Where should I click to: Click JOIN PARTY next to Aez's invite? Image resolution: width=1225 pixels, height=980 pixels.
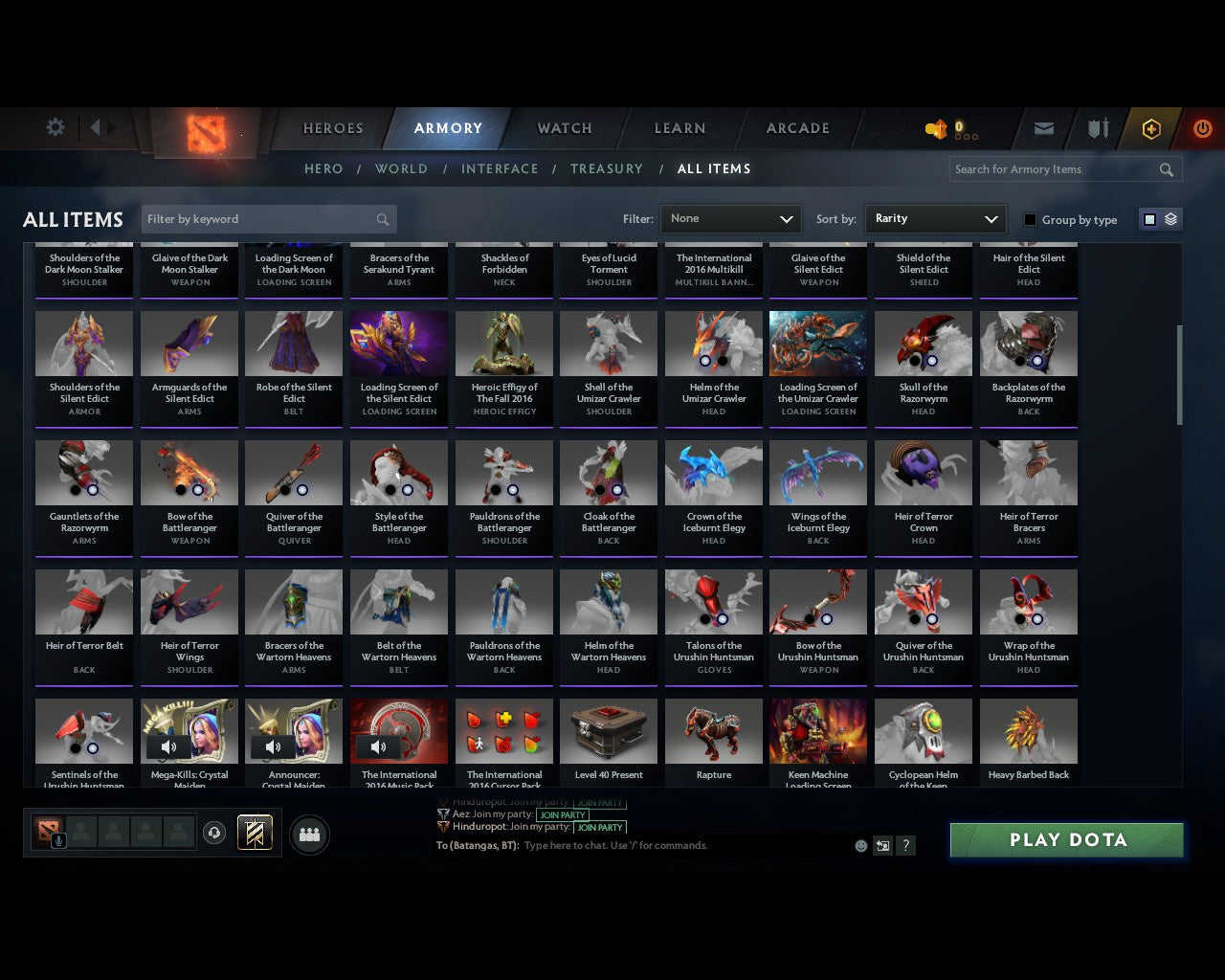(564, 815)
